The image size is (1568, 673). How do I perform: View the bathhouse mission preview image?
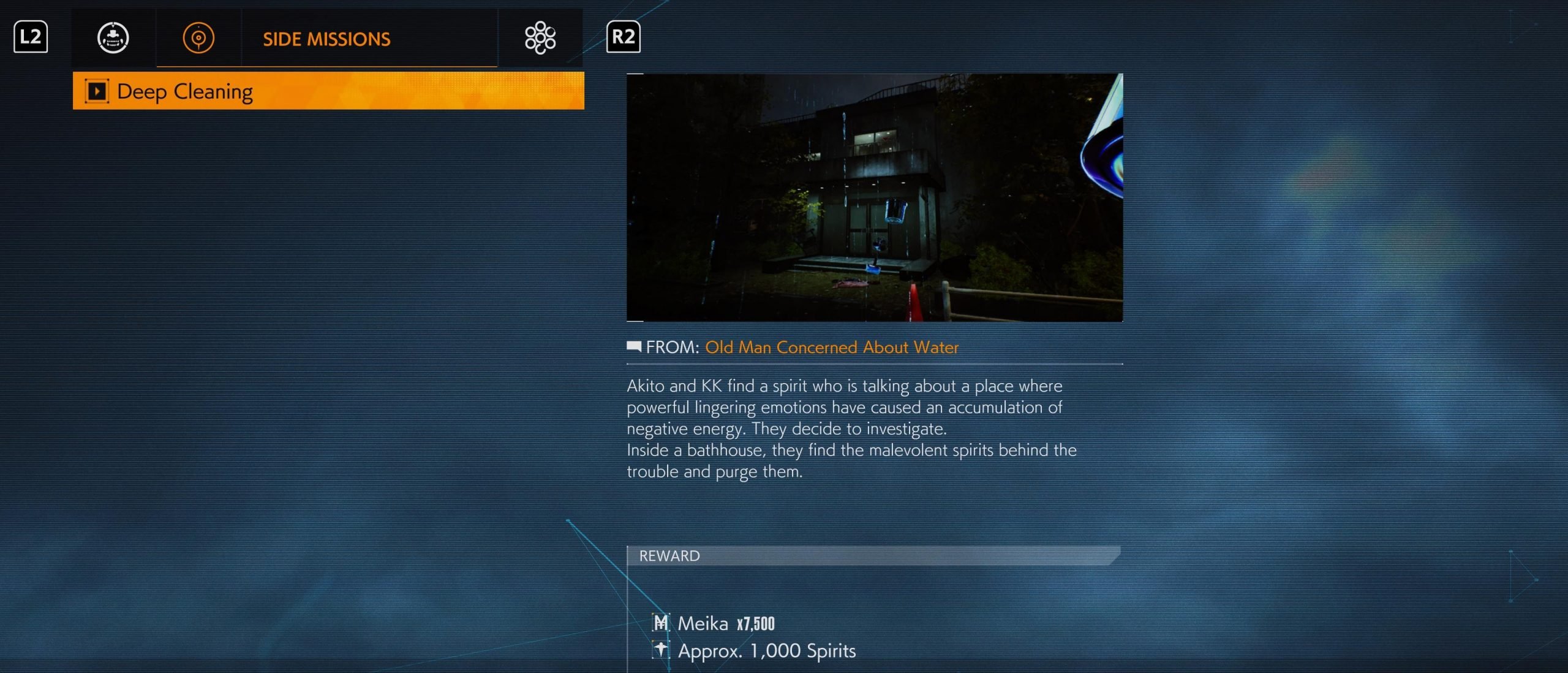coord(874,197)
